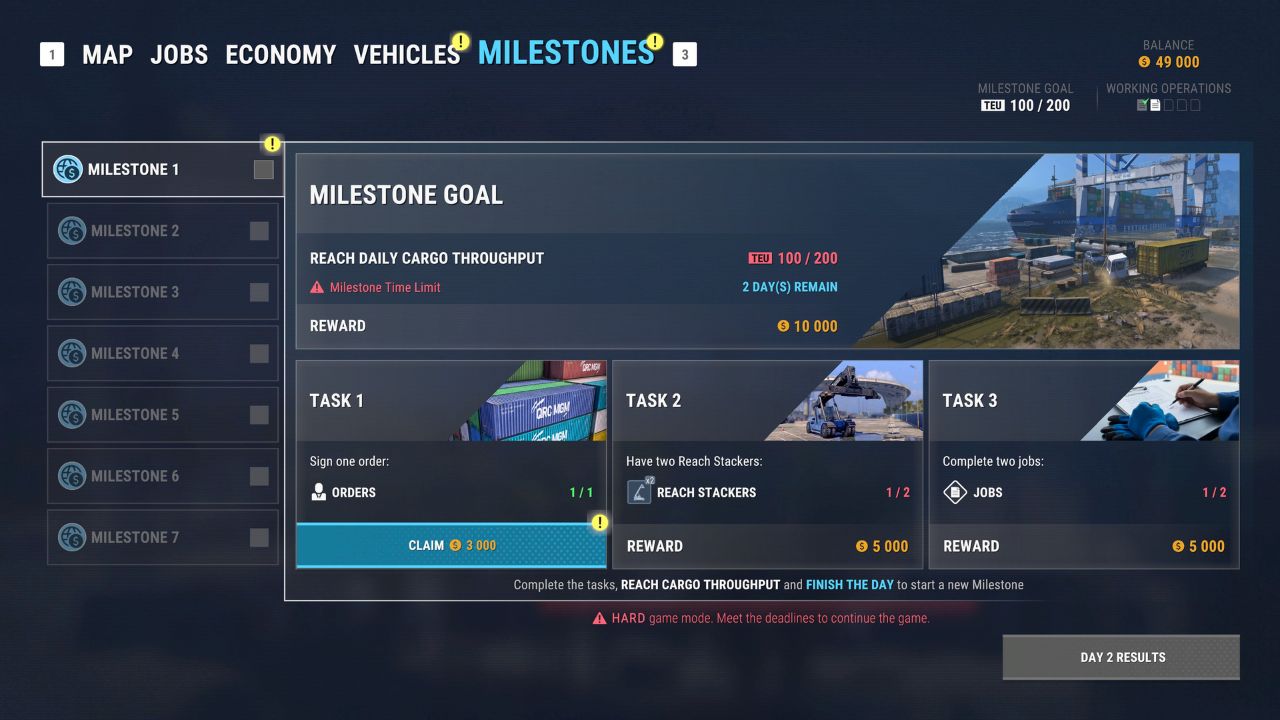The image size is (1280, 720).
Task: Switch to the Map tab
Action: [107, 54]
